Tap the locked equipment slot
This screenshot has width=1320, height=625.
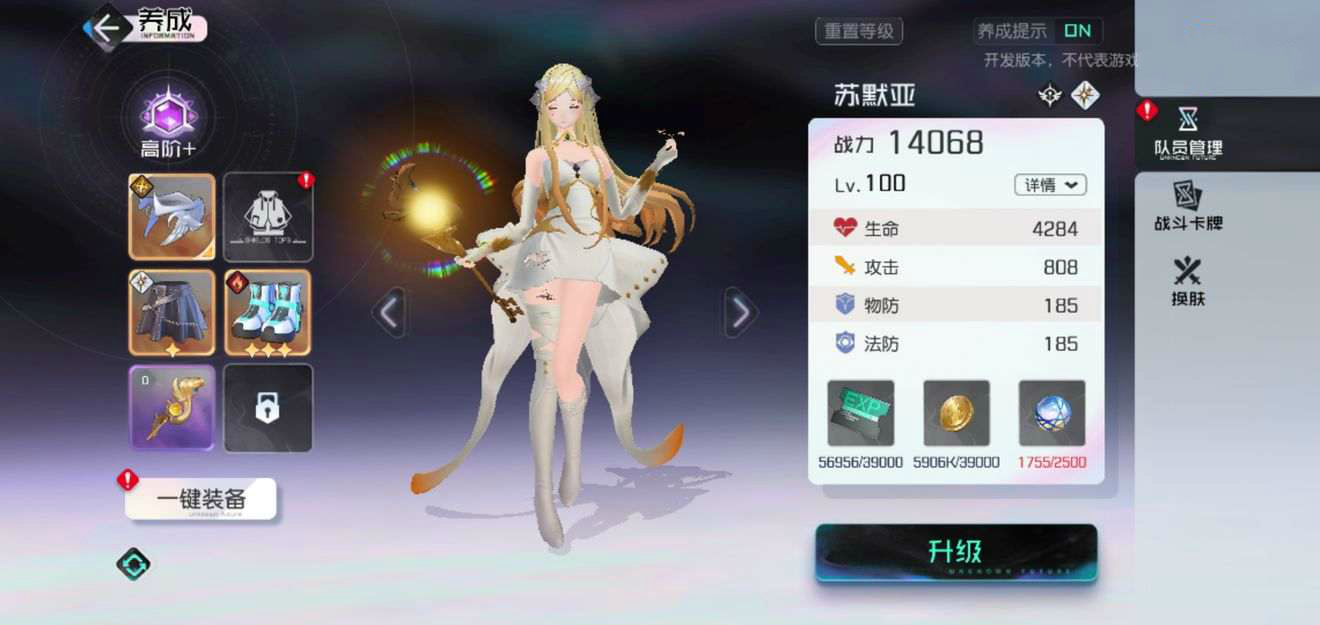[x=268, y=407]
